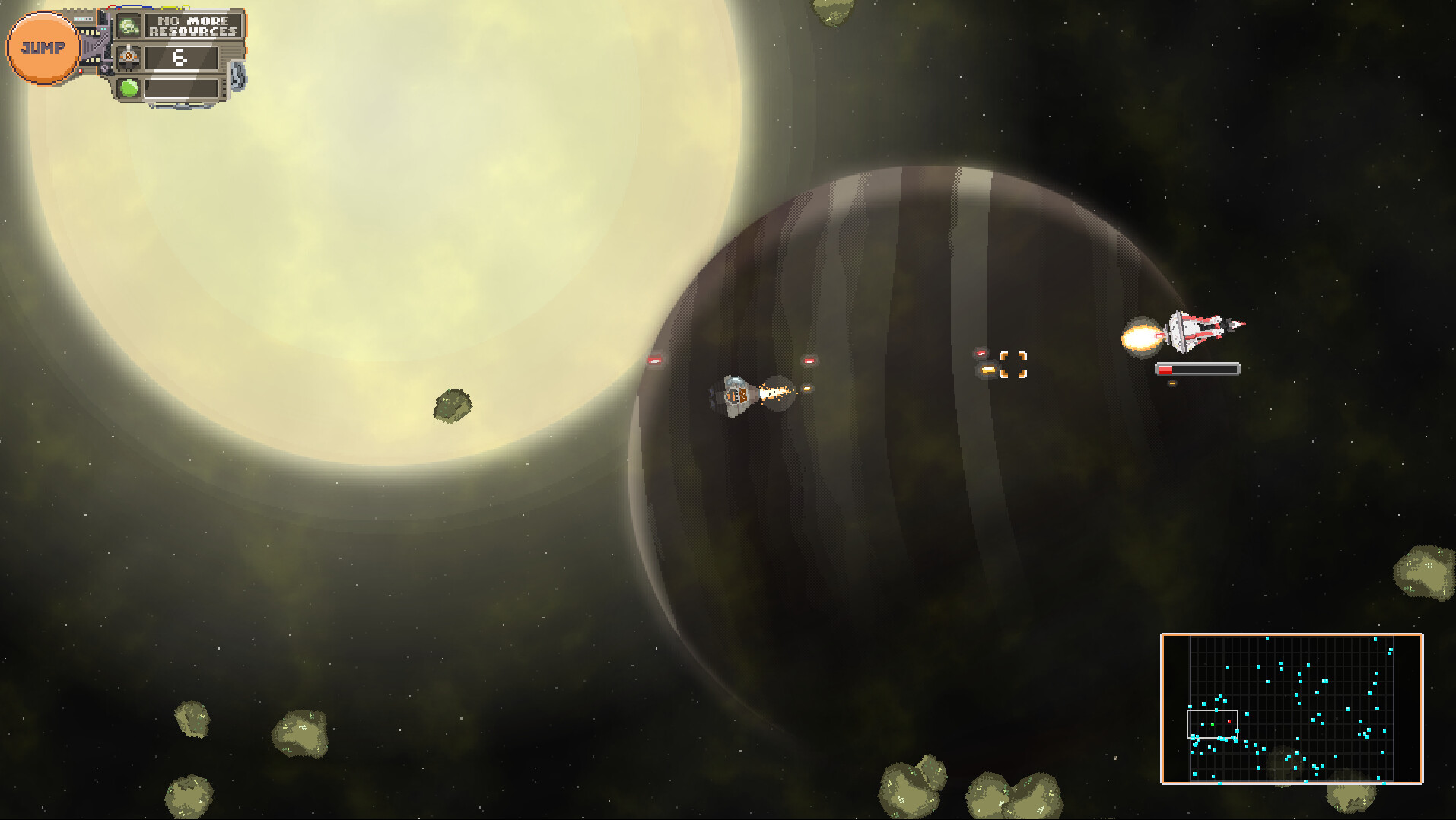Click the red enemy dot on the minimap

(1229, 722)
